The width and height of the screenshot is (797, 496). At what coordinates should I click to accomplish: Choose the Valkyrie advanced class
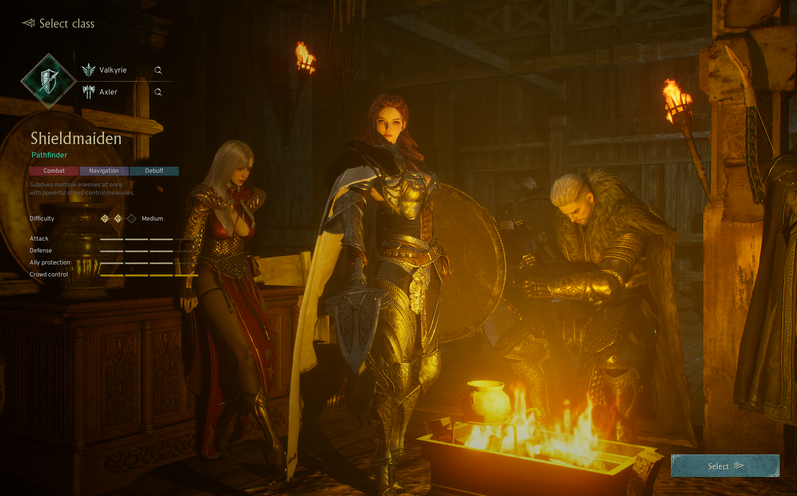point(112,70)
